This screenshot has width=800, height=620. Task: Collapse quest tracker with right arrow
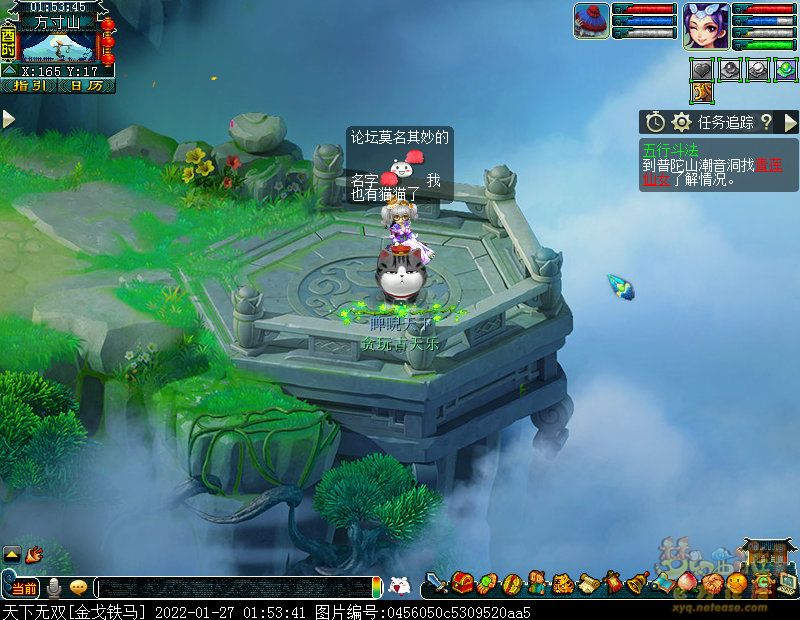pos(790,122)
